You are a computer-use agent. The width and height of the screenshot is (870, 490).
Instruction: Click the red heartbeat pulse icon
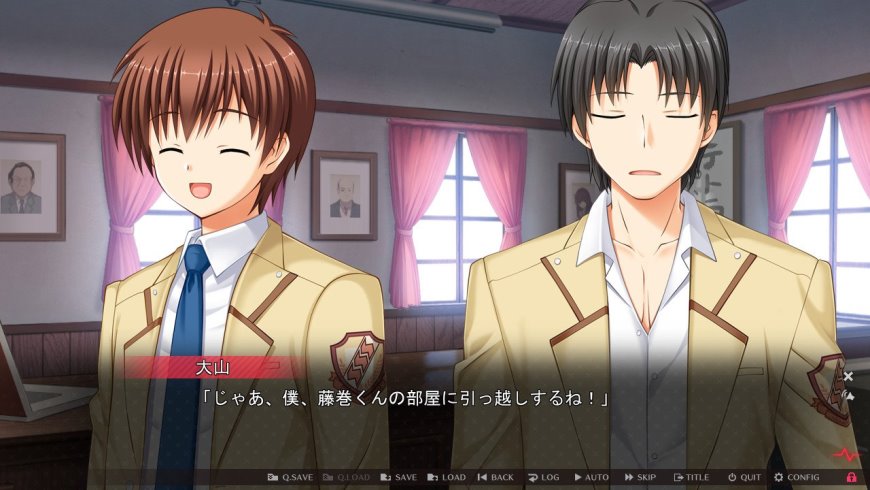tap(844, 455)
